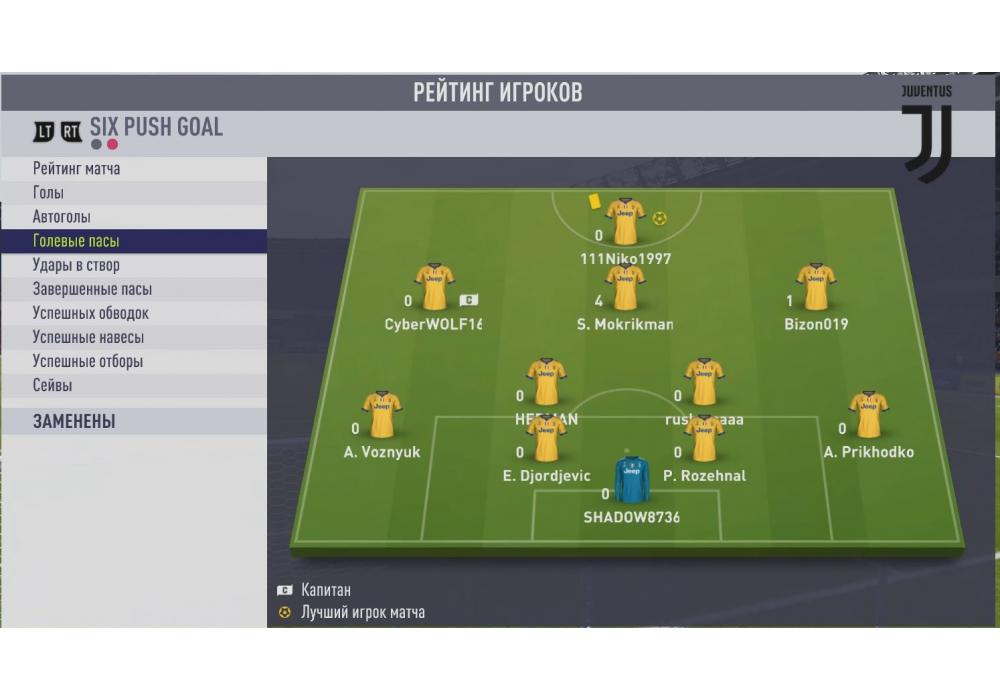
Task: Select Успешные навесы in the list
Action: point(134,337)
